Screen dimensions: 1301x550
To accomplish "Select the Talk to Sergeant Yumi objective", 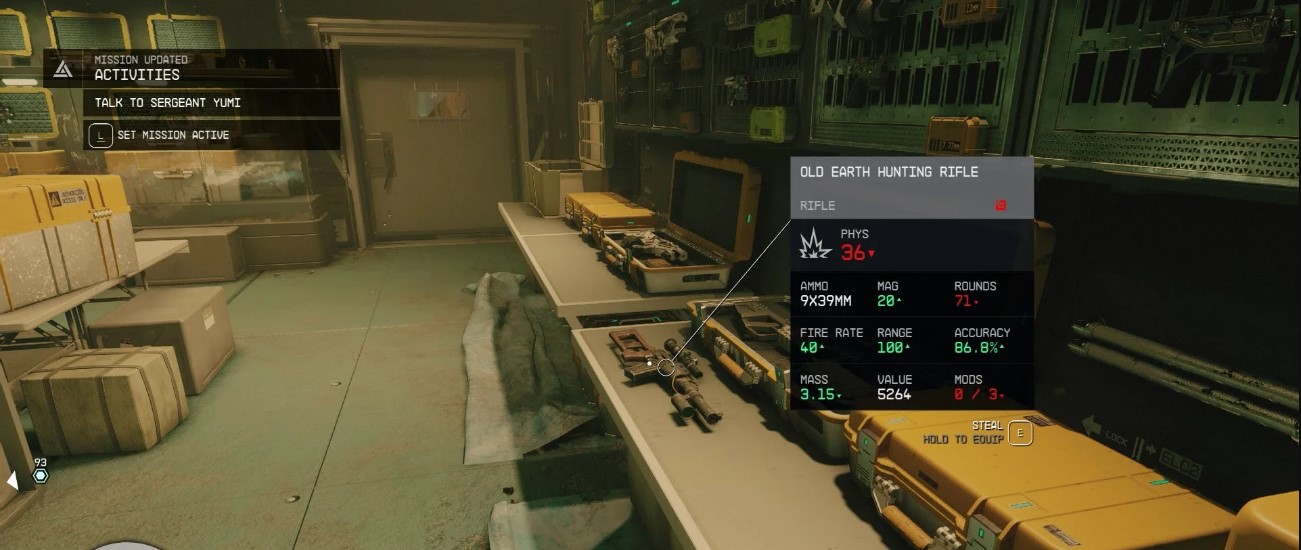I will coord(168,103).
